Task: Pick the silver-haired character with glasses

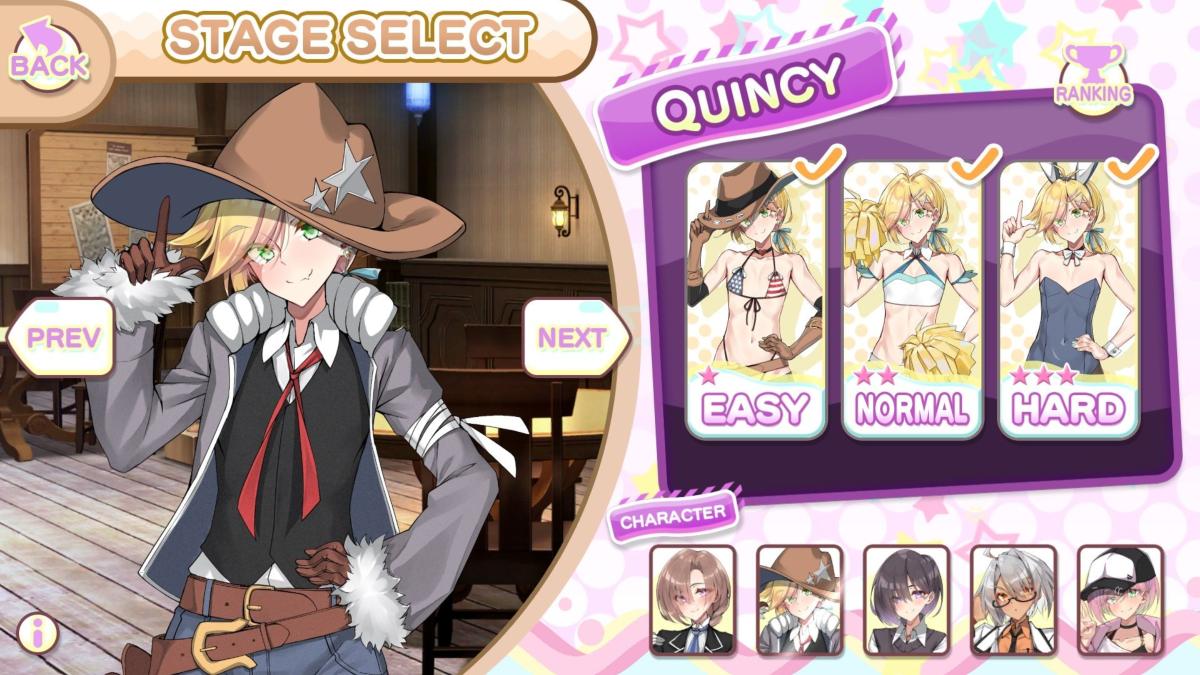Action: point(1013,598)
